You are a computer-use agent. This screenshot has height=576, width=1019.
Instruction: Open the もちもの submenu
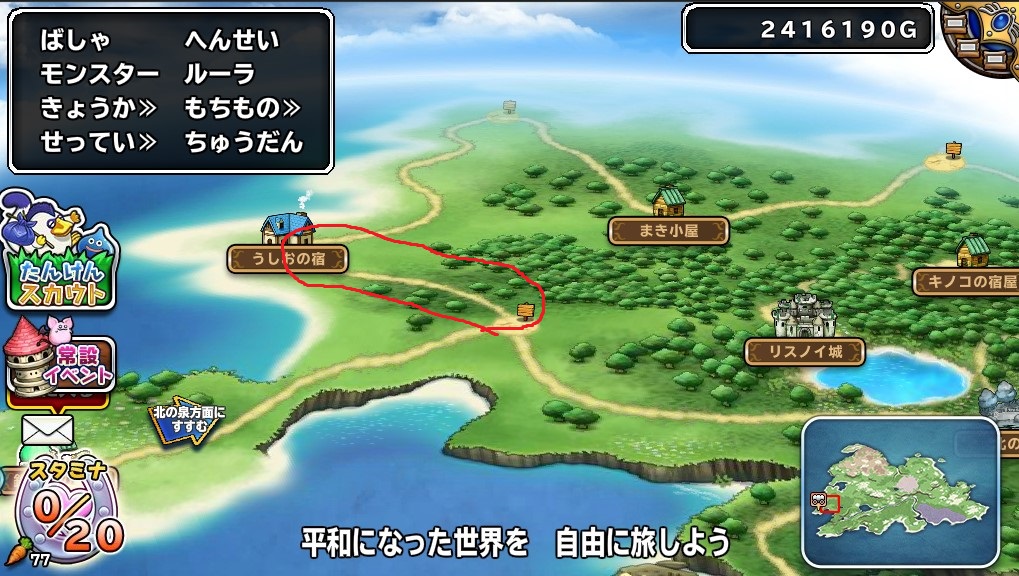click(x=243, y=108)
